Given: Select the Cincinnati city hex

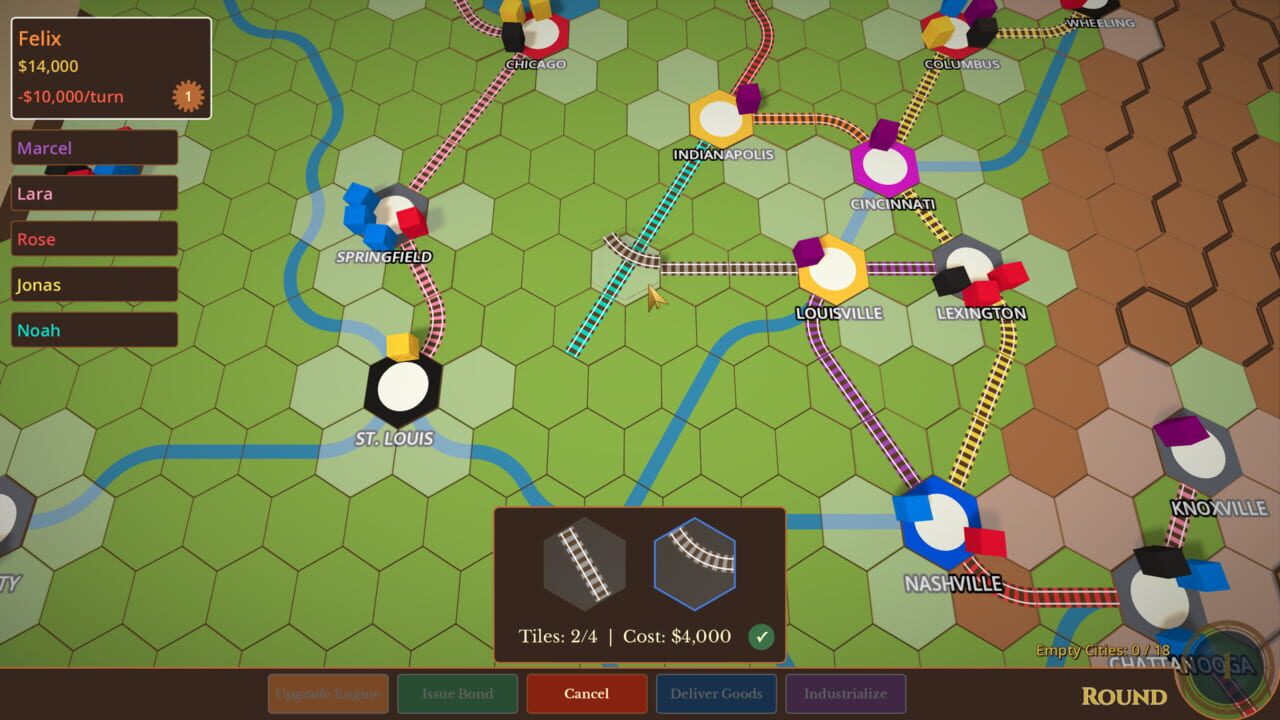Looking at the screenshot, I should coord(884,168).
